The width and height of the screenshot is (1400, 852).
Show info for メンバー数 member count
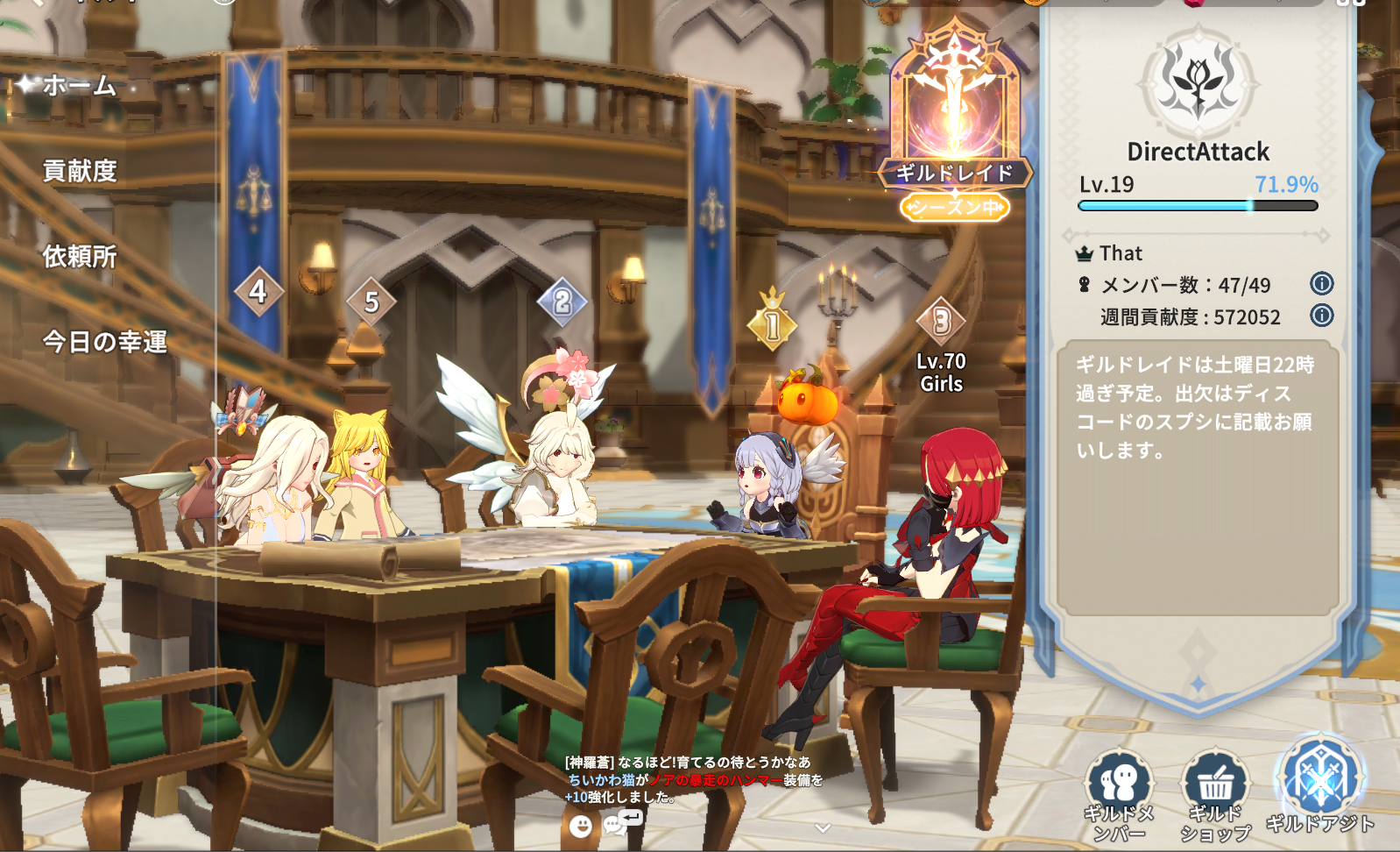coord(1321,284)
